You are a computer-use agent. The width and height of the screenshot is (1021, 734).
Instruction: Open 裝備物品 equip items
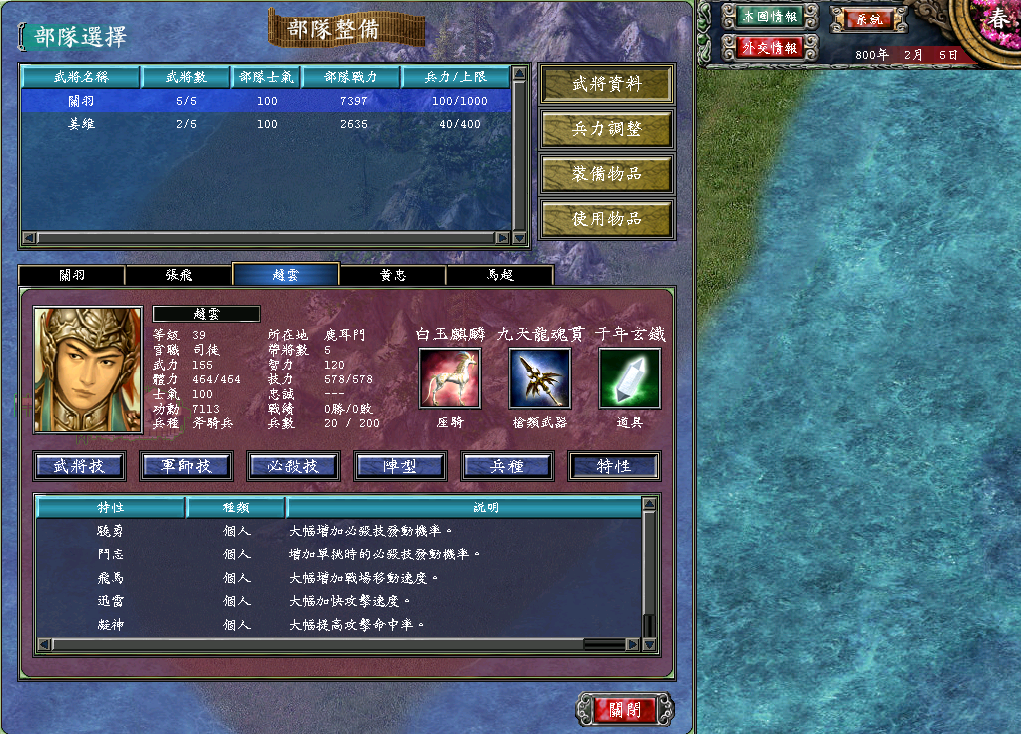[606, 174]
